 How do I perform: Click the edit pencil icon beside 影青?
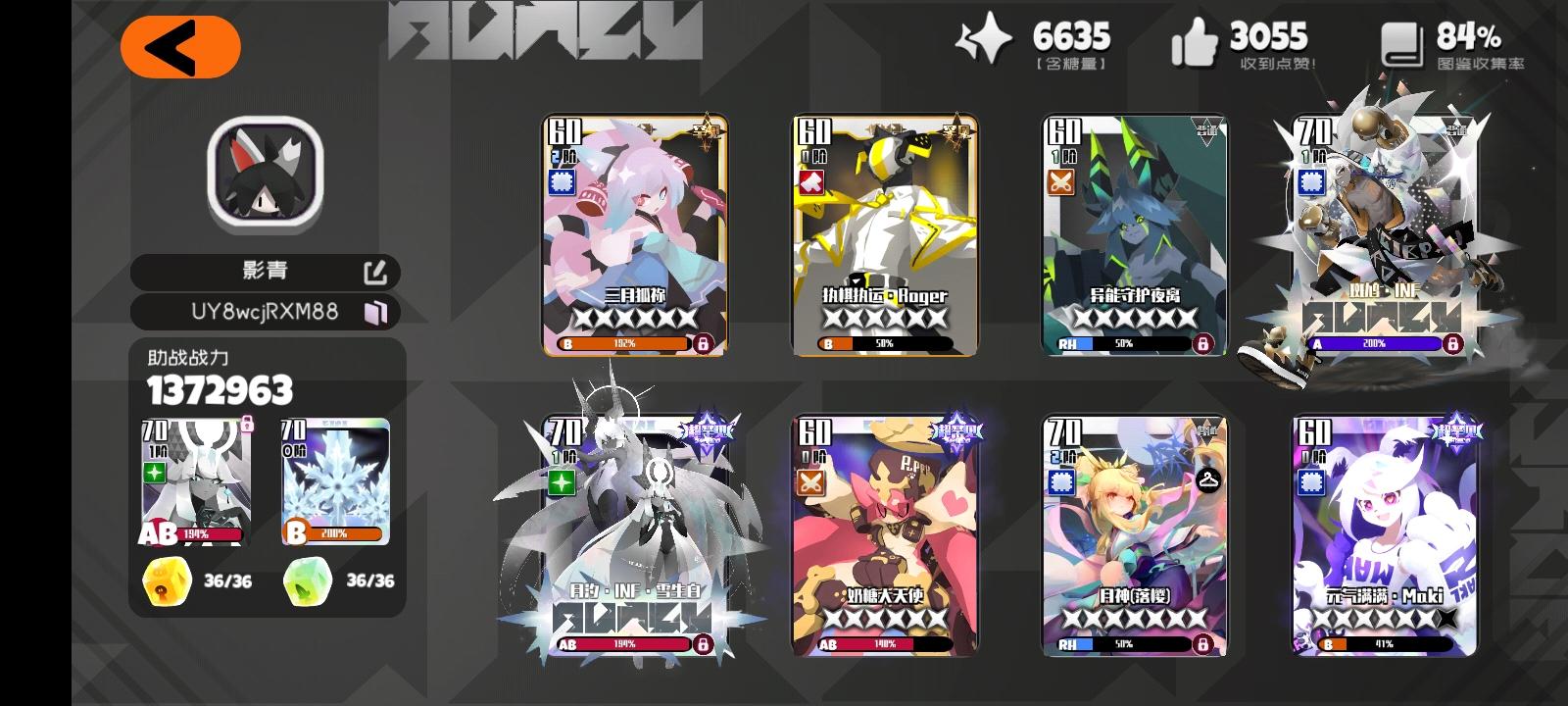tap(383, 272)
